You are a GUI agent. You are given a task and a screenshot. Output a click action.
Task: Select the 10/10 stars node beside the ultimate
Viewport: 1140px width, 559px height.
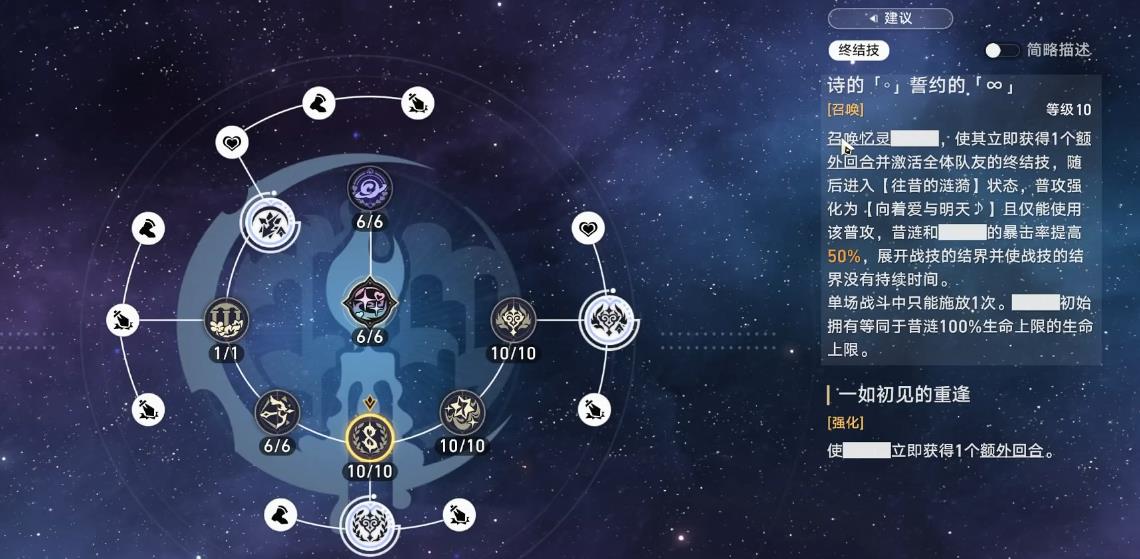461,410
